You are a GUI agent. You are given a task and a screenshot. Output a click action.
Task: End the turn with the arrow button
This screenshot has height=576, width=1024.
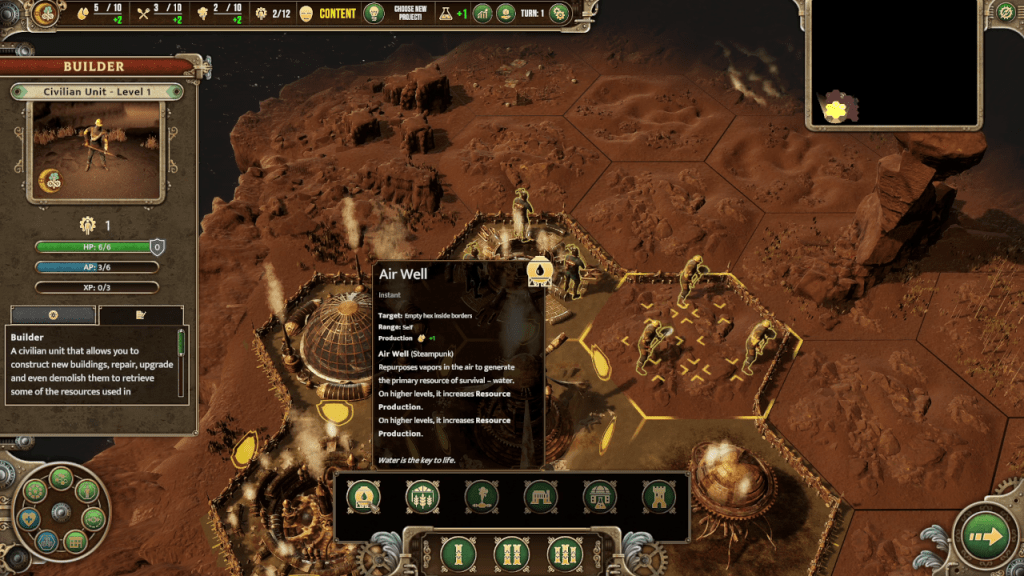pyautogui.click(x=985, y=537)
